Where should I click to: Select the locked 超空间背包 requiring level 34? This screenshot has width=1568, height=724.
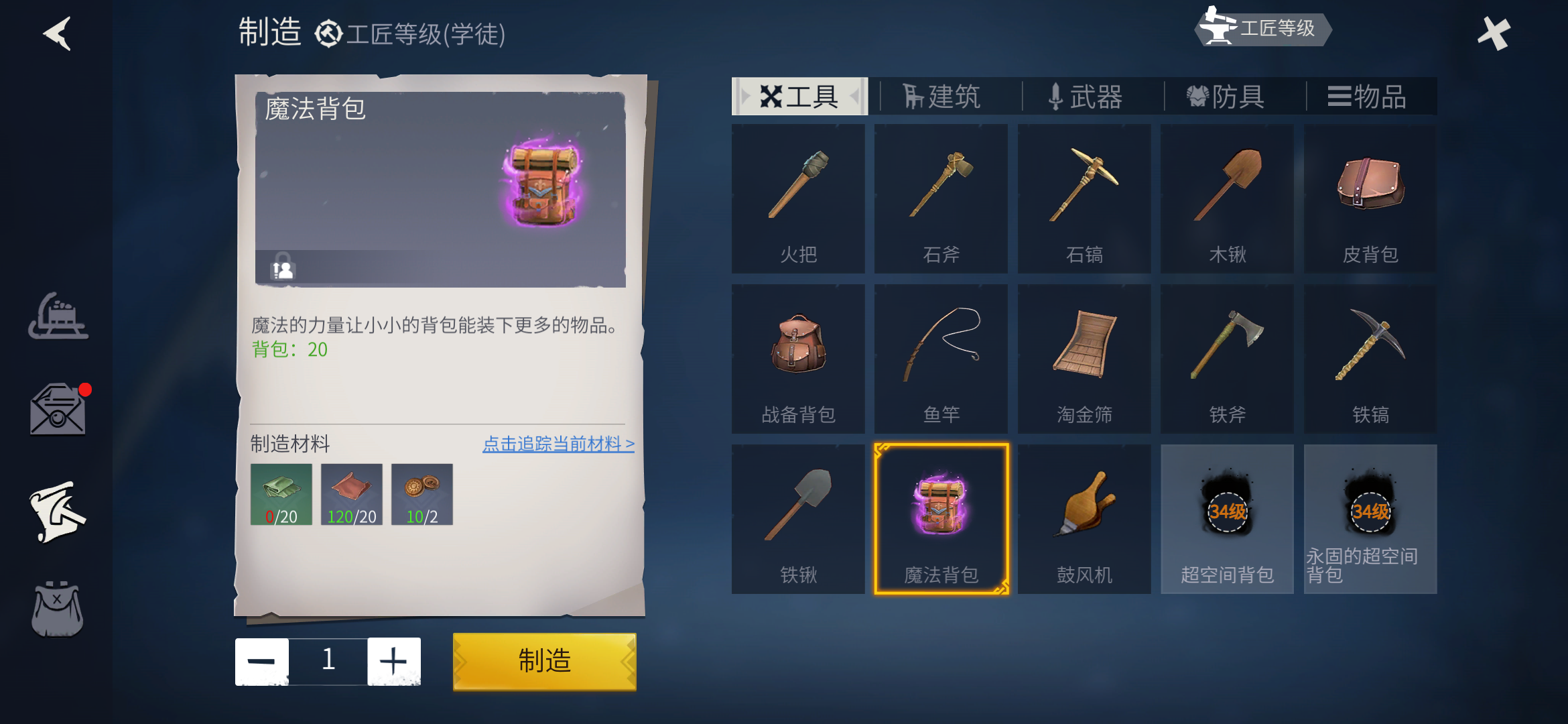[x=1226, y=520]
